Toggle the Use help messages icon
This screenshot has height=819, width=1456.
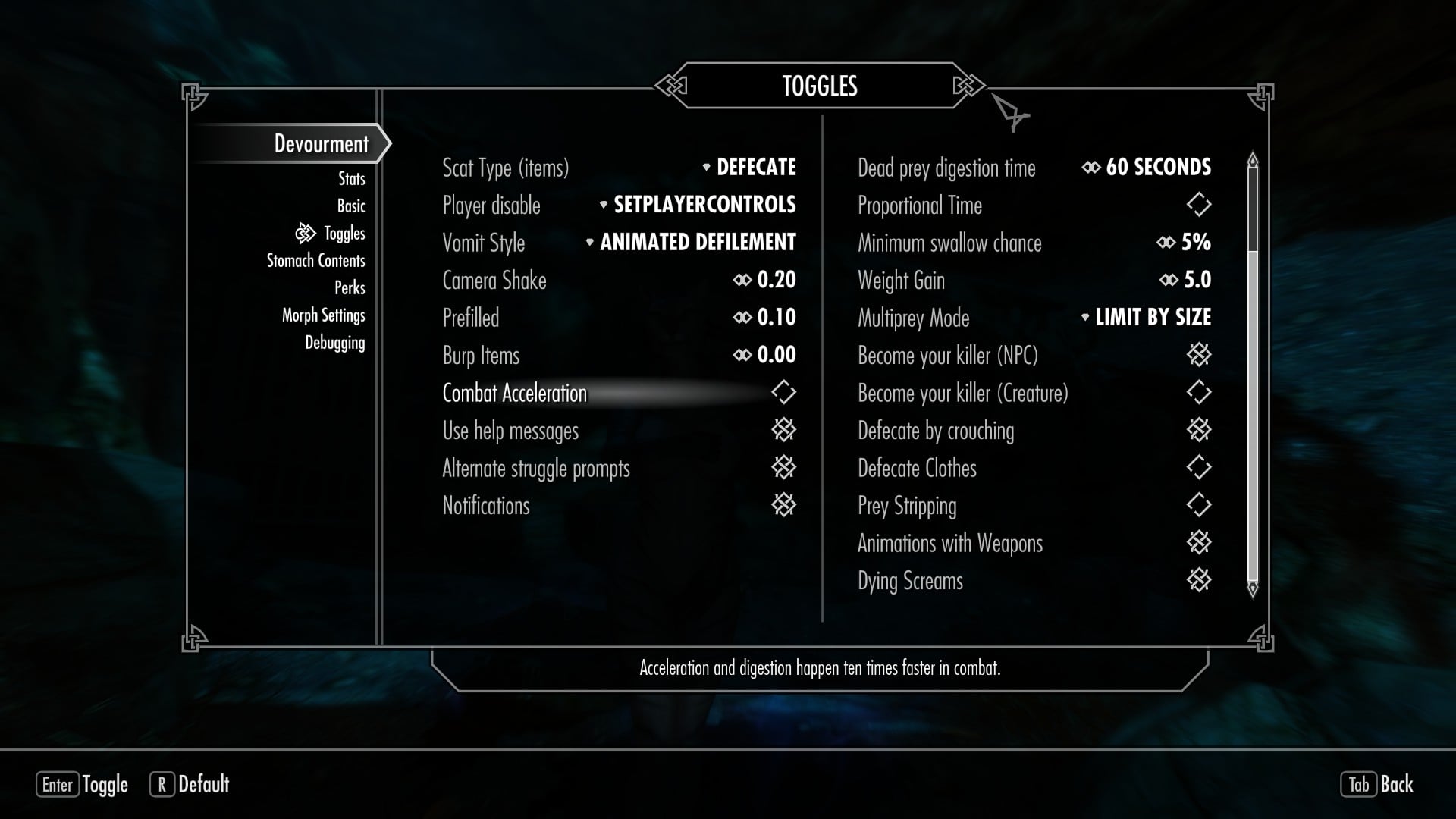point(783,430)
